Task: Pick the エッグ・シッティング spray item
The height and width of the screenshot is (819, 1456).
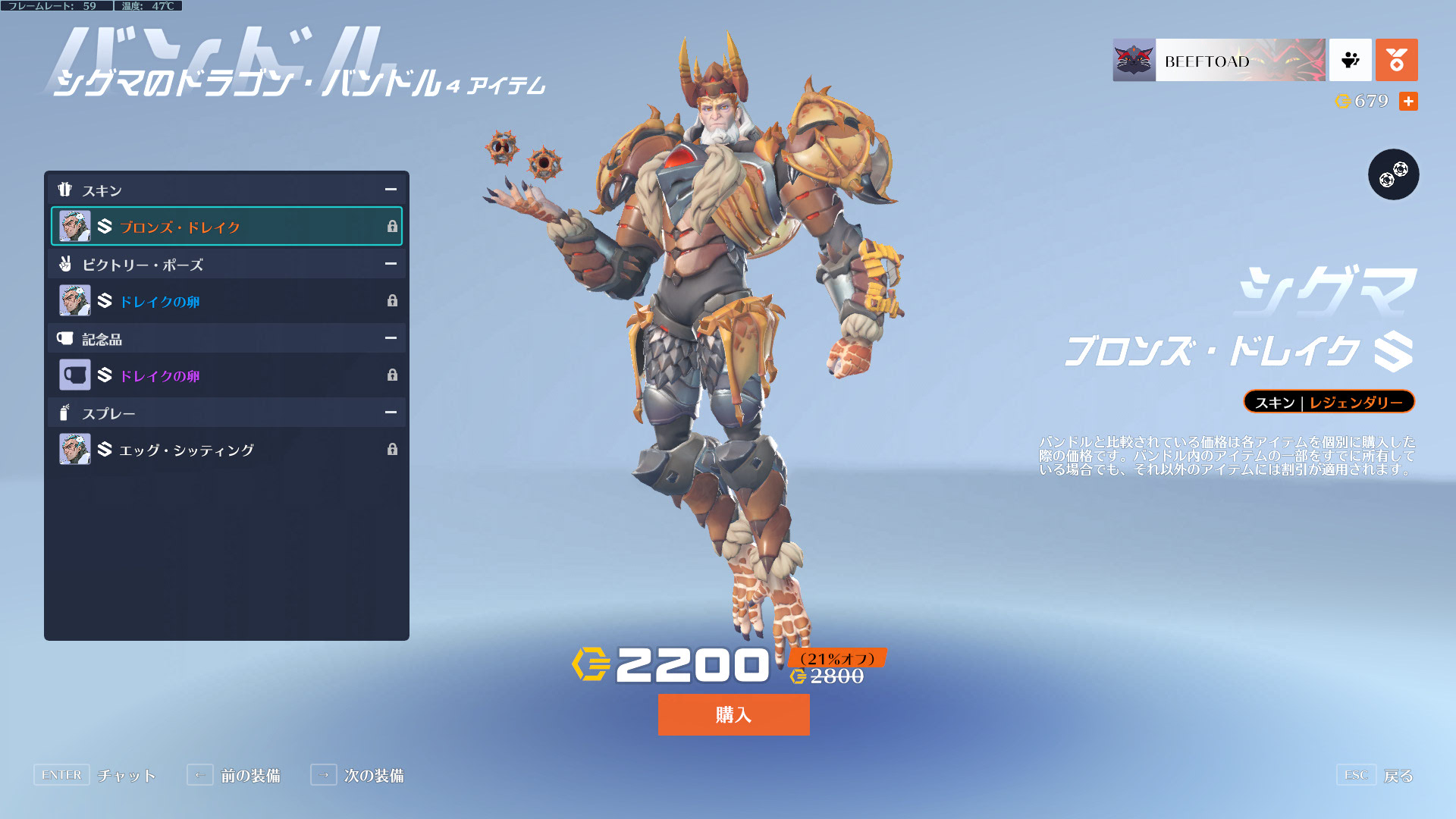Action: 226,450
